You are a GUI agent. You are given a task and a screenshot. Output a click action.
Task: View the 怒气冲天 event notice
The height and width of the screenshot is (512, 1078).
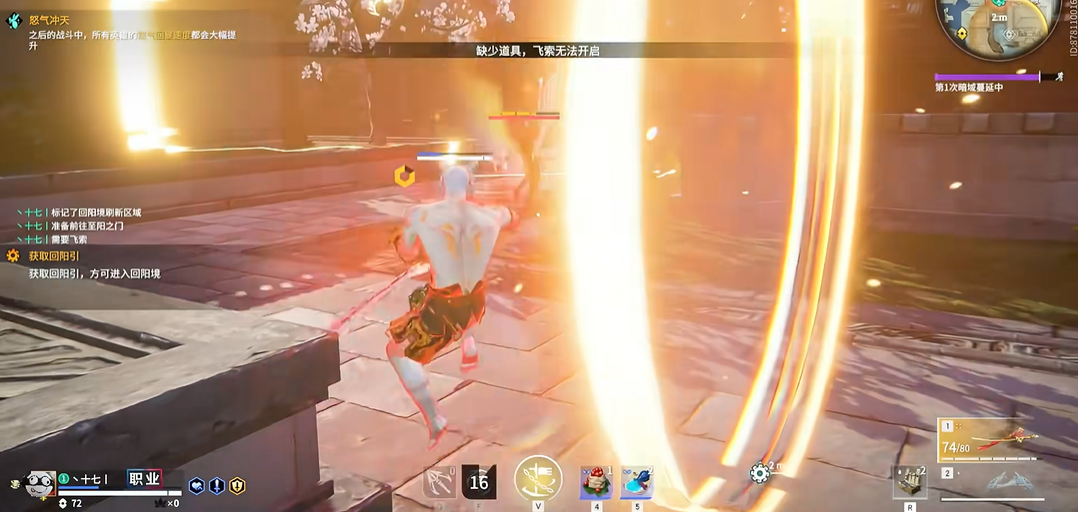(49, 20)
